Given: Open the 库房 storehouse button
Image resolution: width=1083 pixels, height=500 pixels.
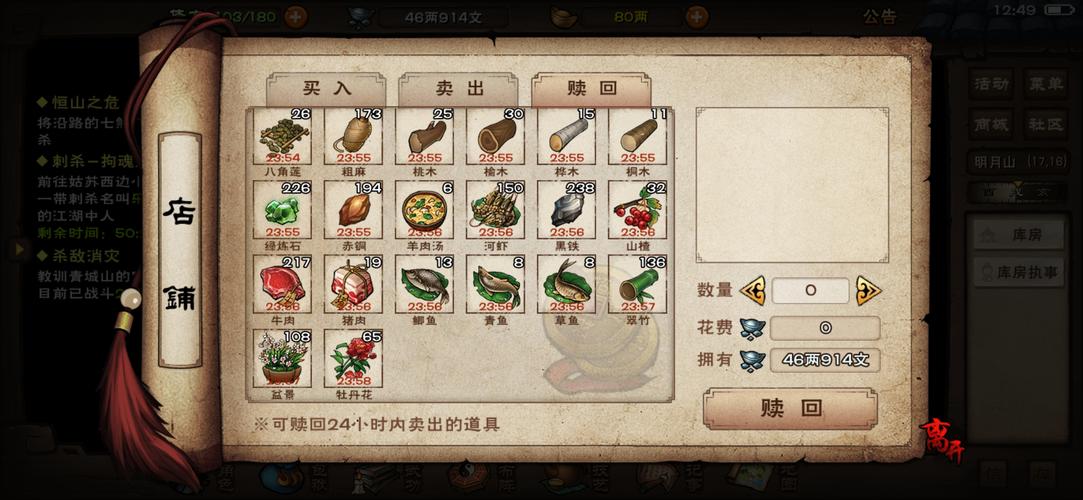Looking at the screenshot, I should click(1020, 235).
